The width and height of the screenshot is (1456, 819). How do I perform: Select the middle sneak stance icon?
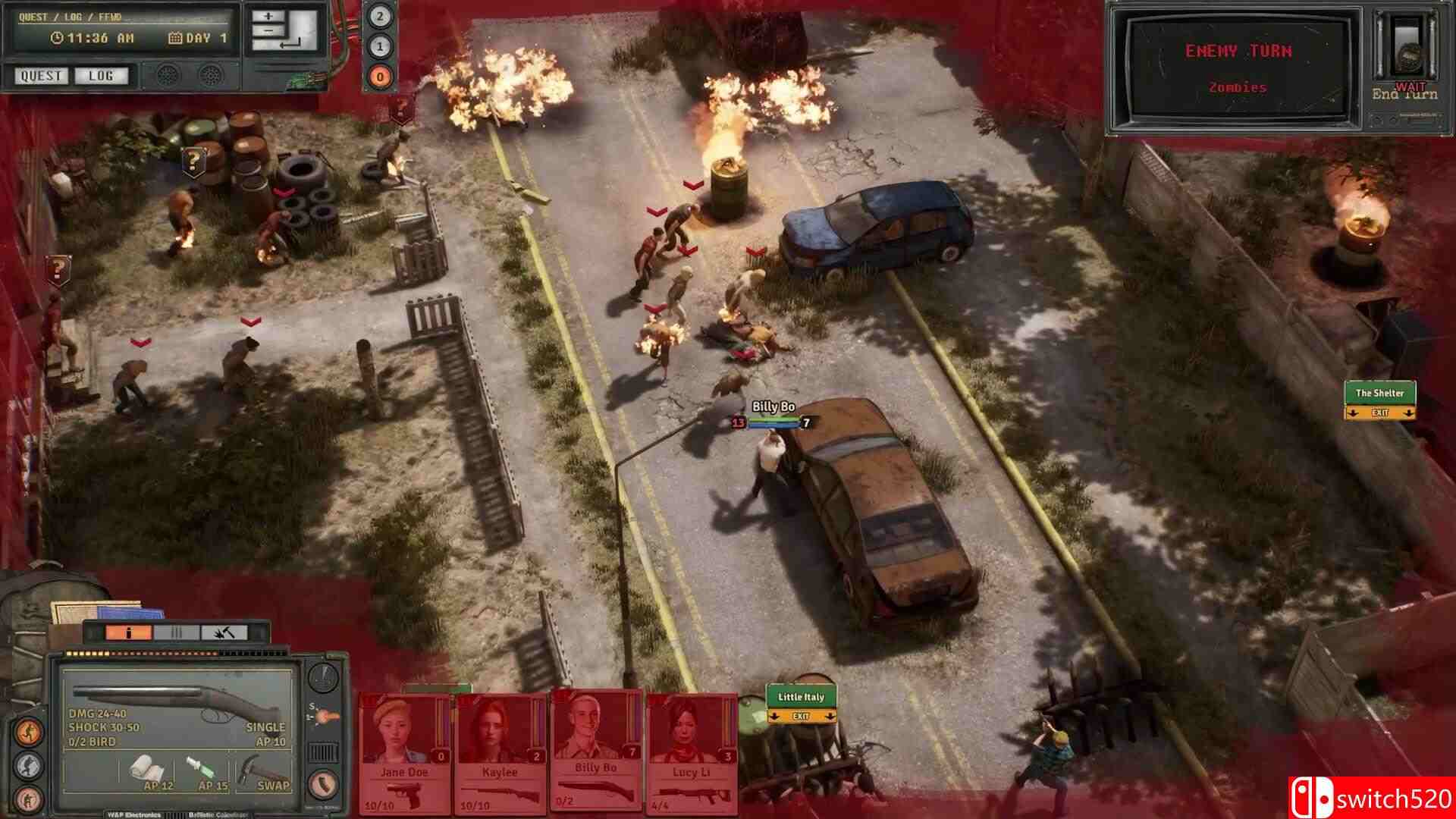coord(29,766)
